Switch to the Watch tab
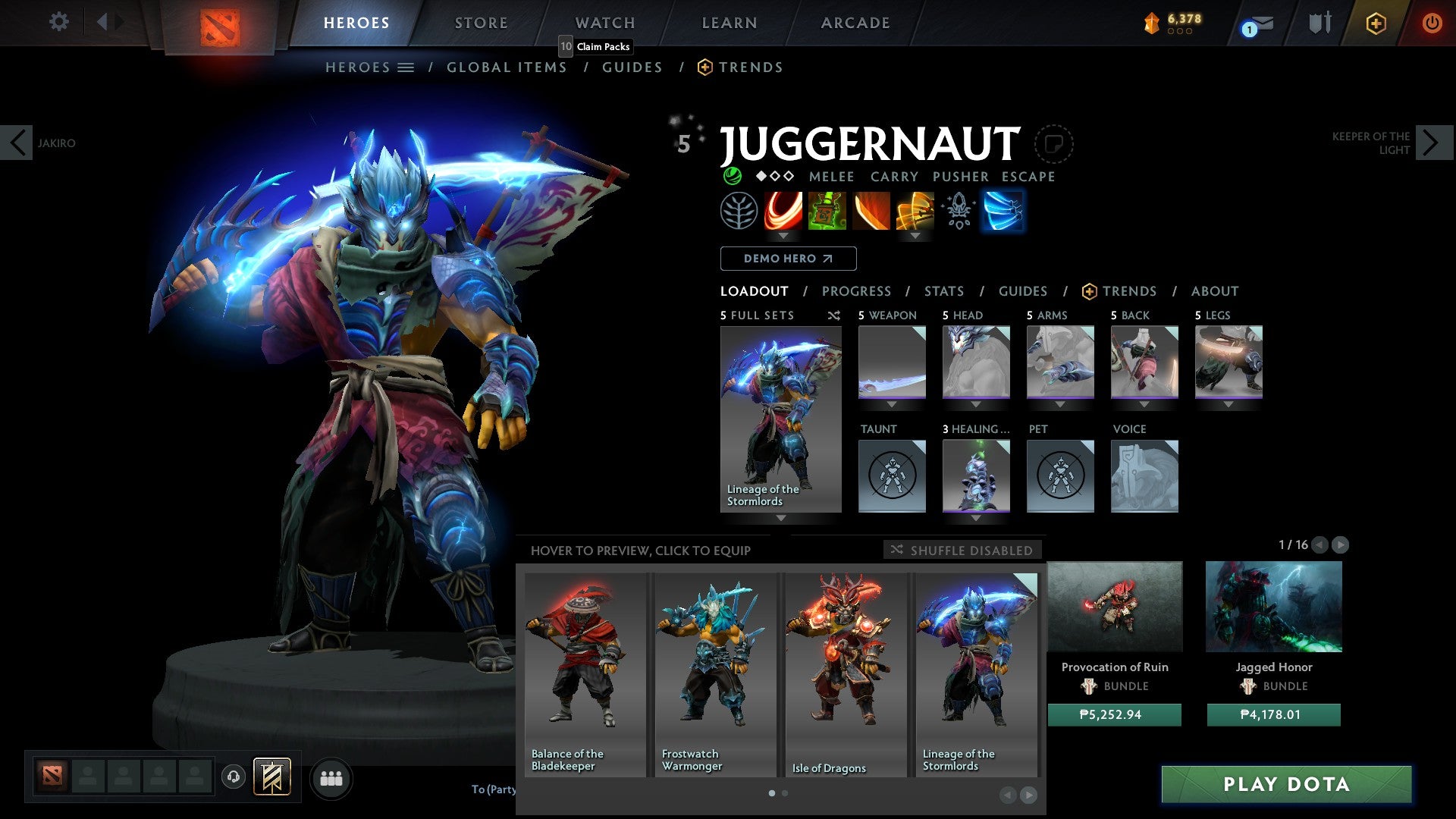The height and width of the screenshot is (819, 1456). tap(605, 23)
